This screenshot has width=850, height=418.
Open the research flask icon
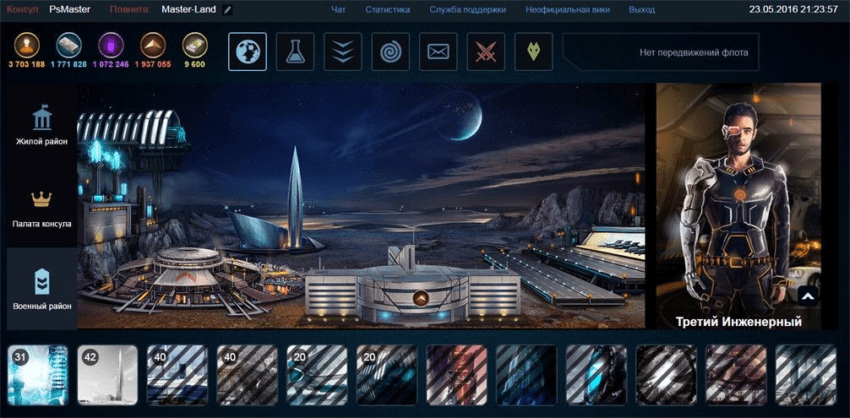pos(295,52)
